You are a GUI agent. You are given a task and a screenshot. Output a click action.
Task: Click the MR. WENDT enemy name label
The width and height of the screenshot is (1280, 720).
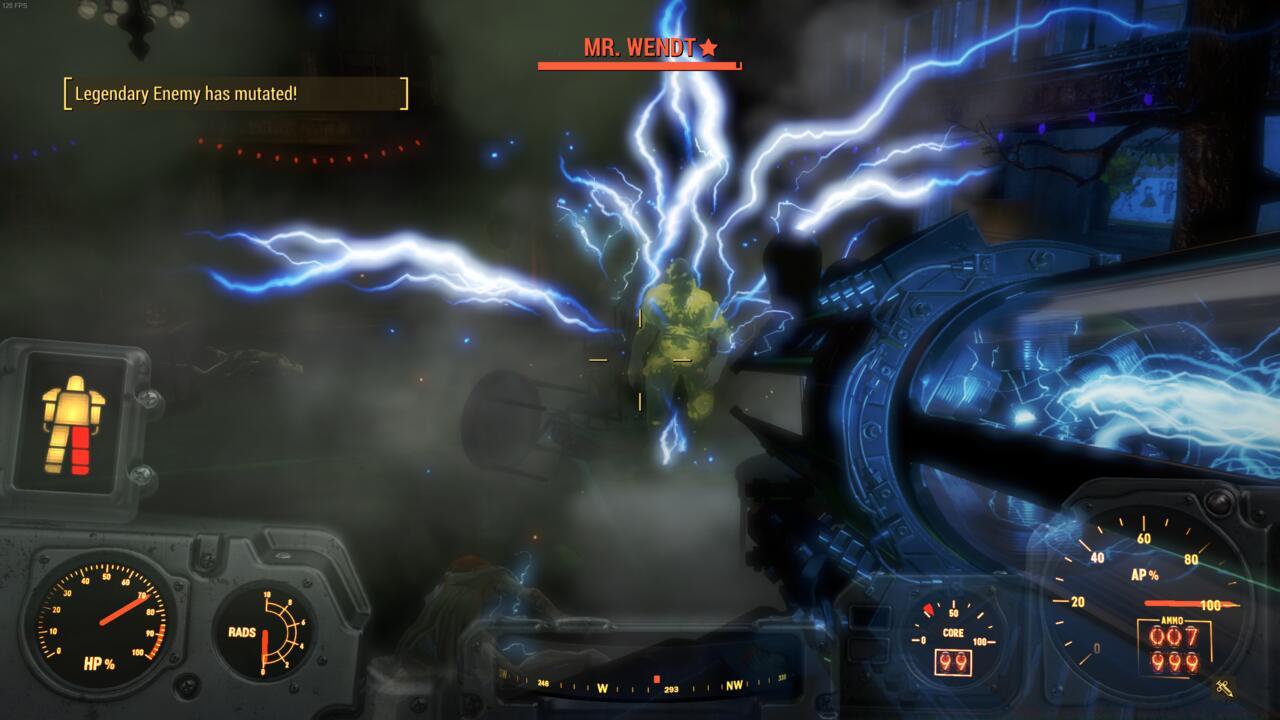(x=640, y=45)
